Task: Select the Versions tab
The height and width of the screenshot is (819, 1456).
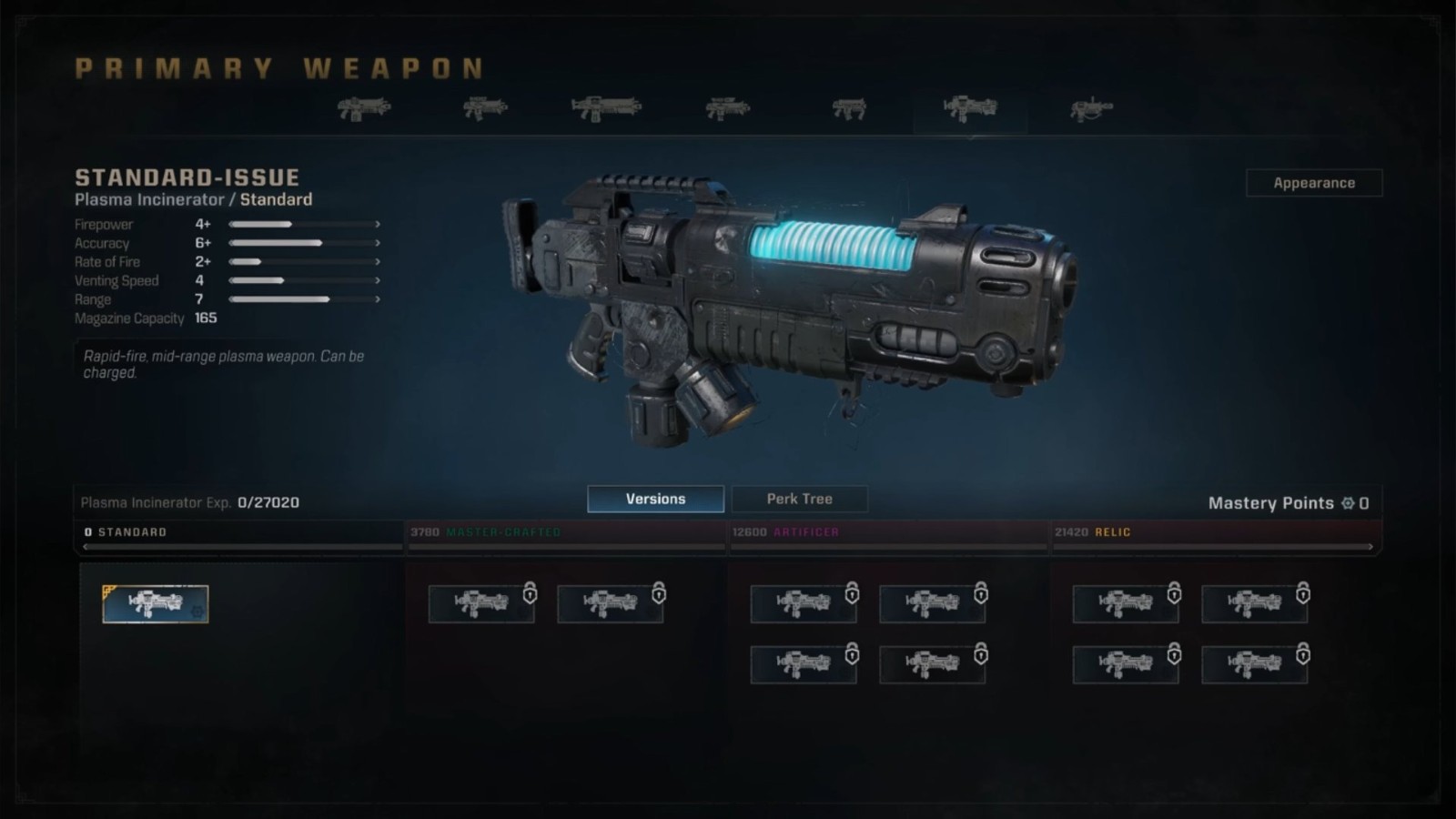Action: [x=655, y=499]
